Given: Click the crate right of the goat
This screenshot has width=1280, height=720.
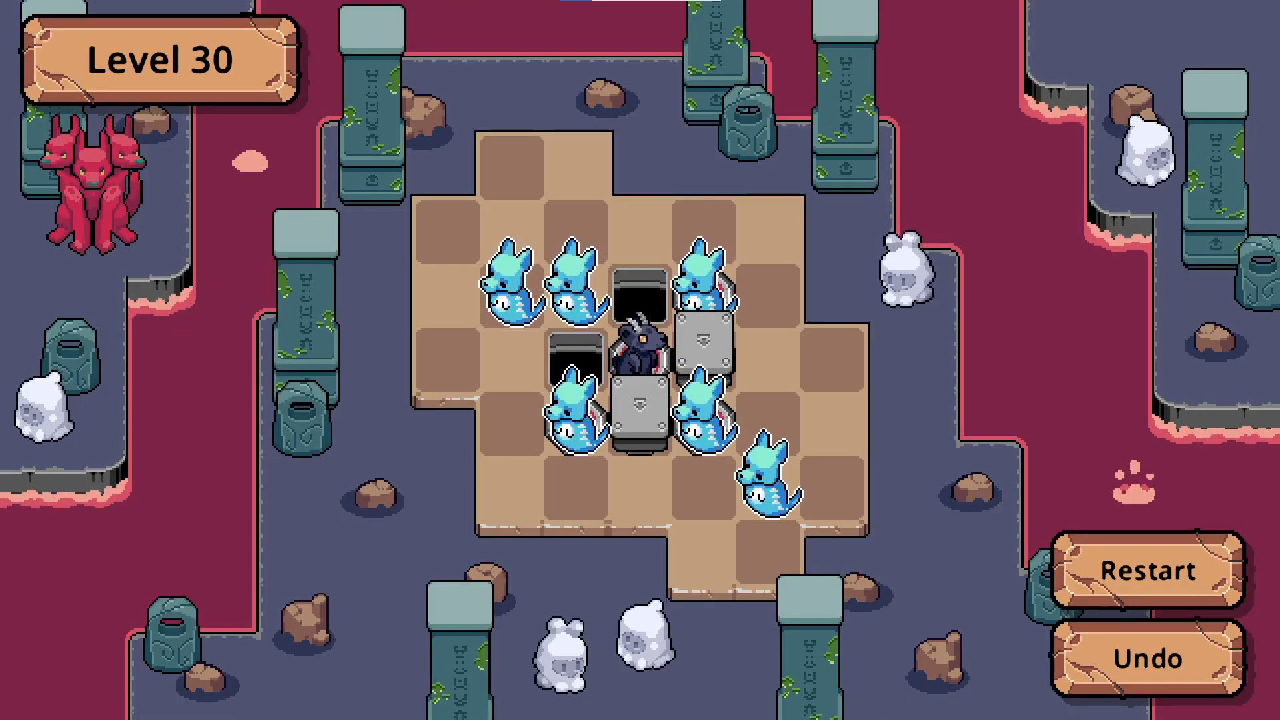Looking at the screenshot, I should coord(703,340).
